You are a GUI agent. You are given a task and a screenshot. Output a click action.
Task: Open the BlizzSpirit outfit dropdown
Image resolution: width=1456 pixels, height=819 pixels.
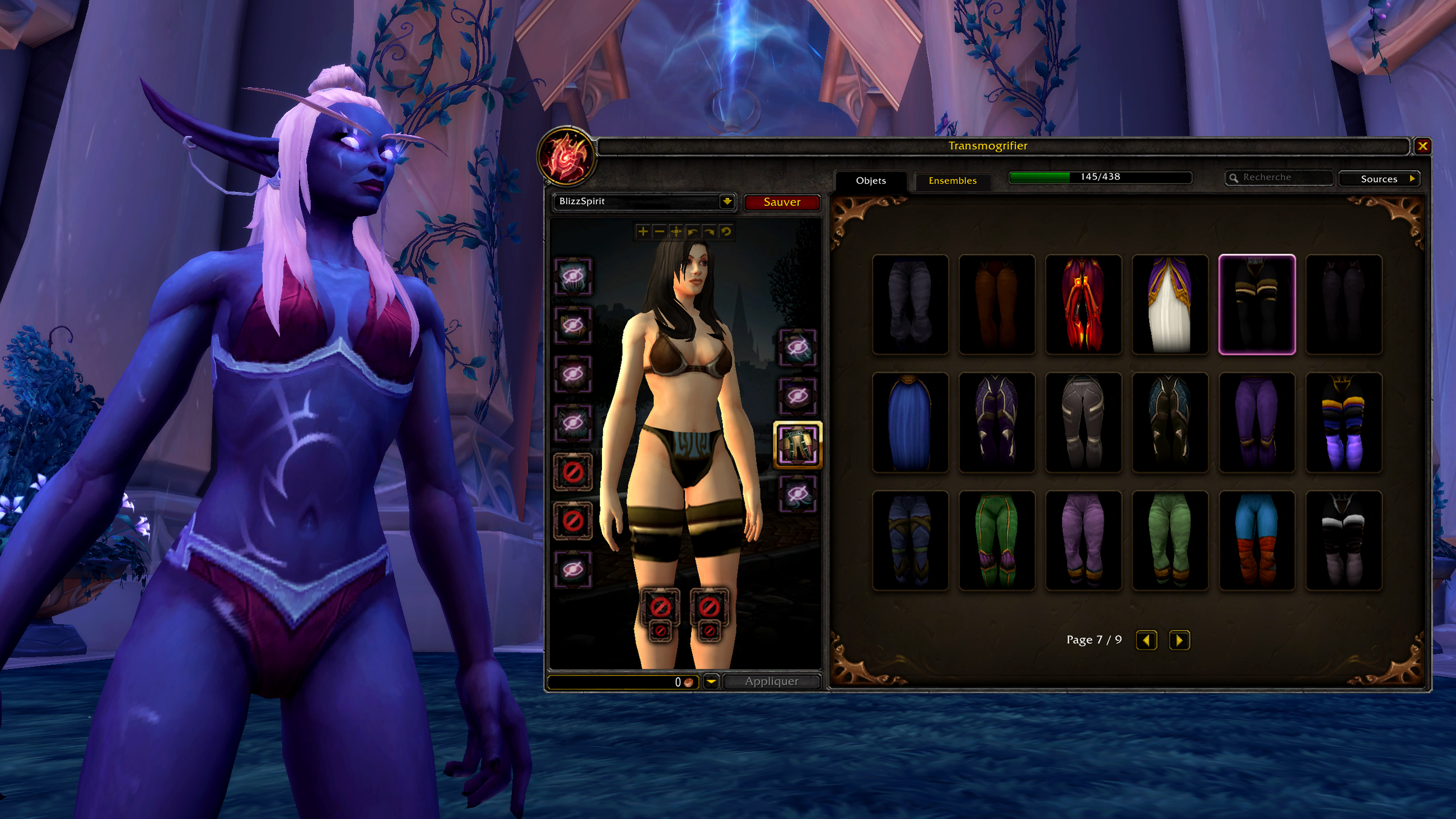(726, 202)
